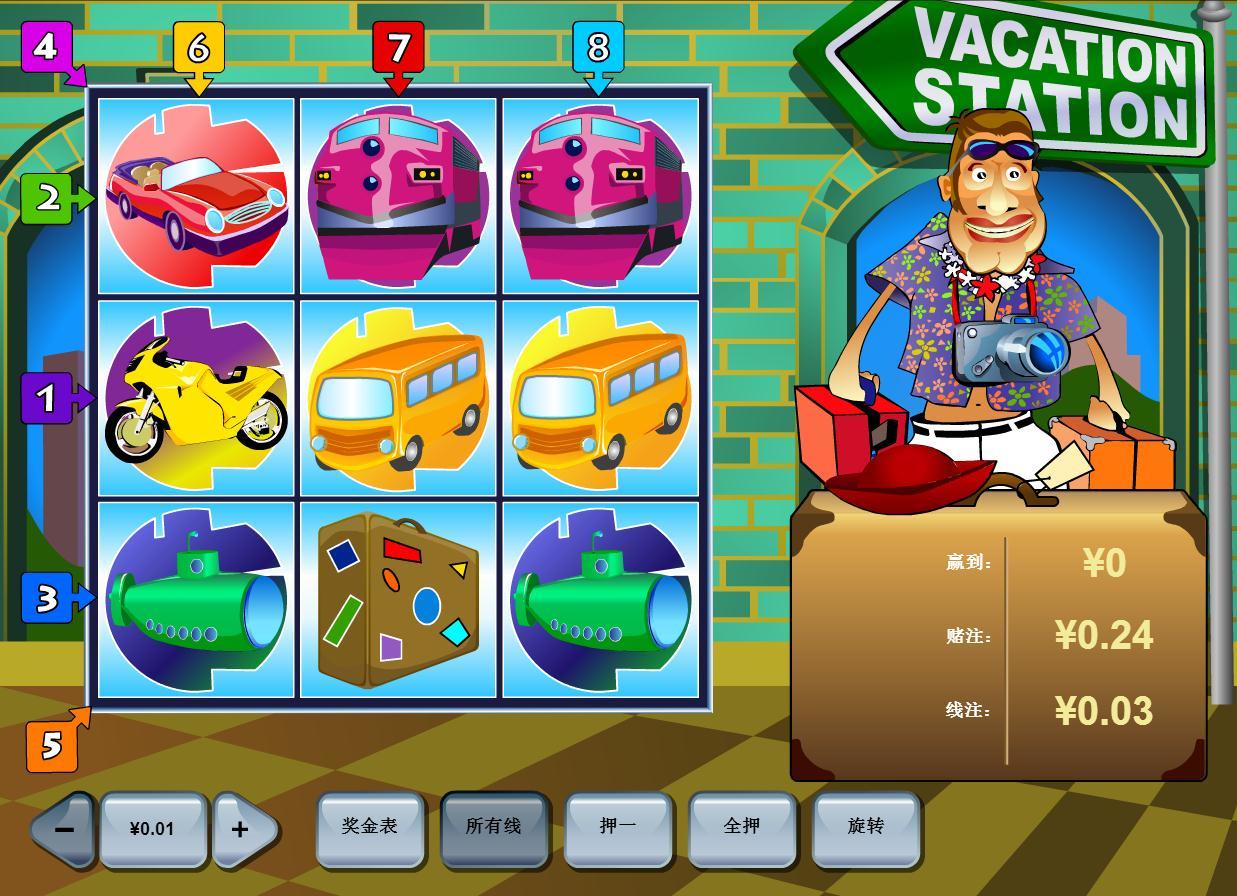The image size is (1237, 896).
Task: Increase coin value with plus button
Action: click(x=240, y=829)
